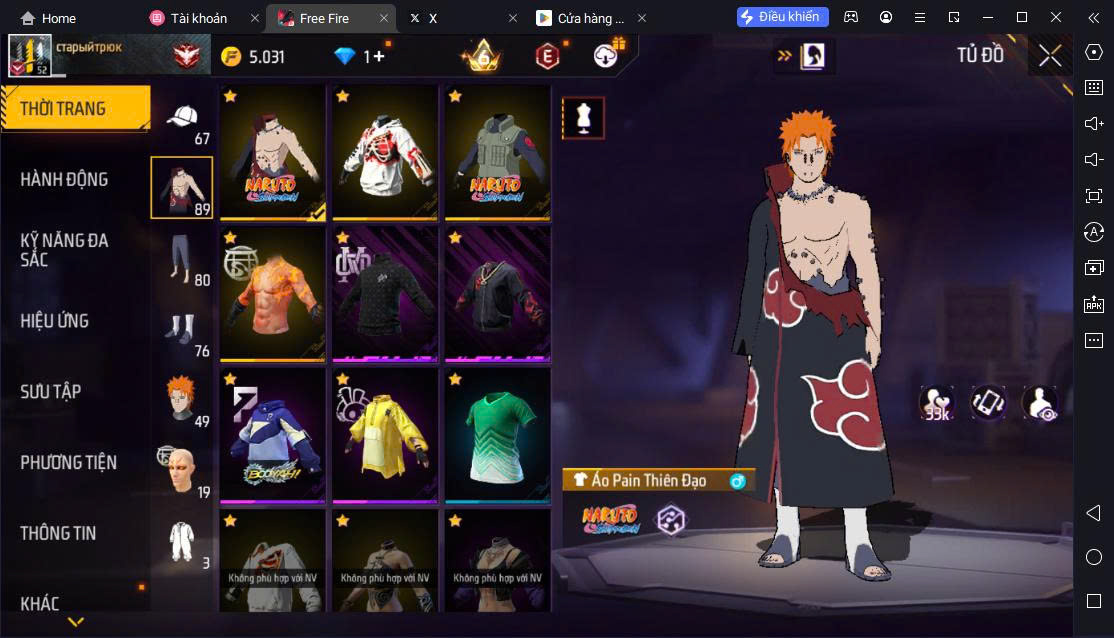This screenshot has height=638, width=1114.
Task: Equip the white and red hoodie
Action: click(x=385, y=152)
